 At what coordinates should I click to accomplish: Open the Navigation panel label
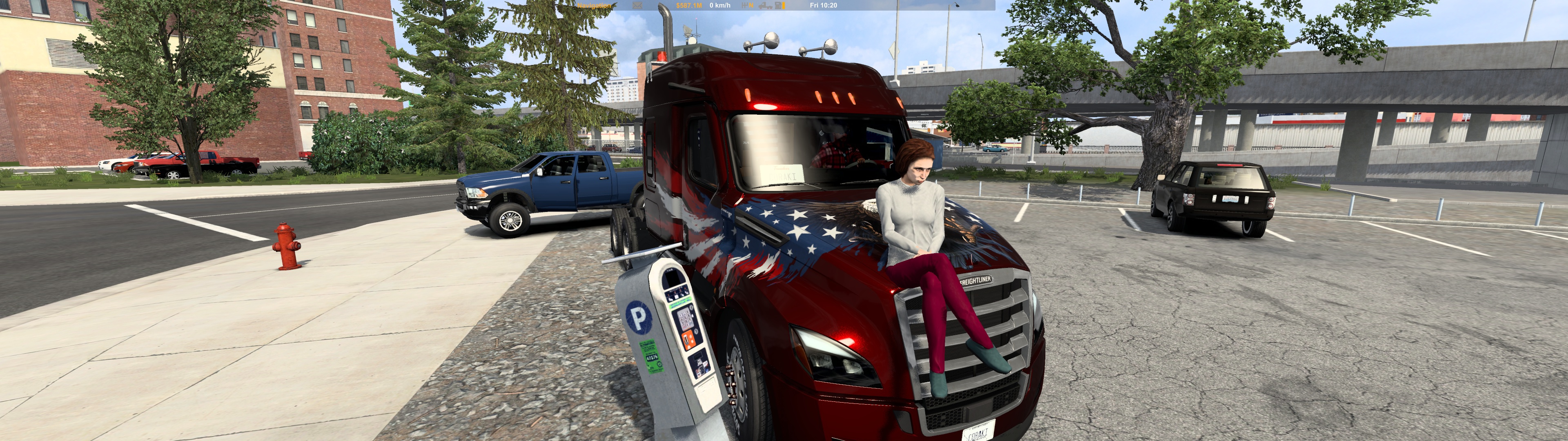pyautogui.click(x=593, y=5)
